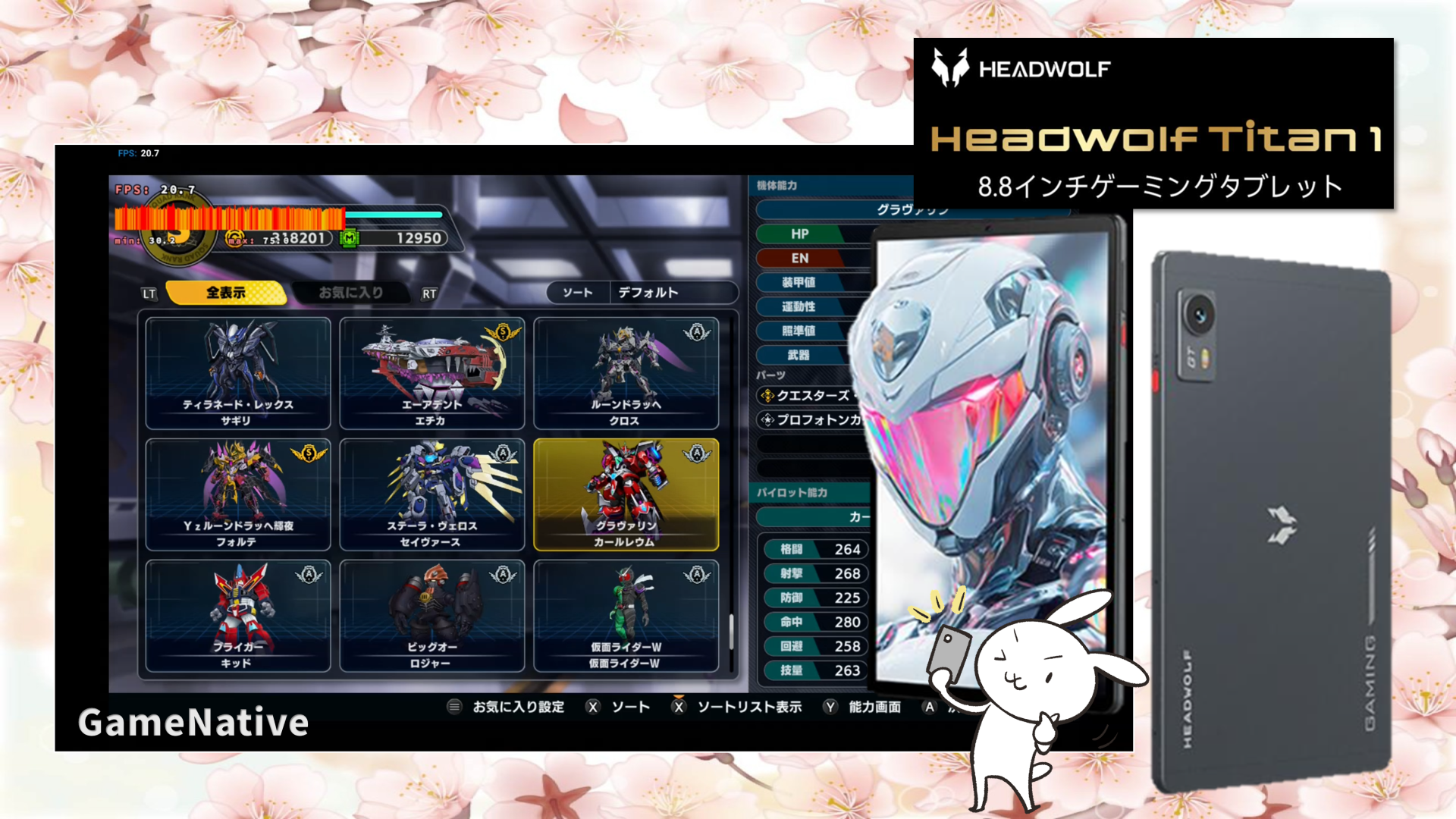Click the Y button icon for 能力画面
Viewport: 1456px width, 819px height.
click(830, 706)
